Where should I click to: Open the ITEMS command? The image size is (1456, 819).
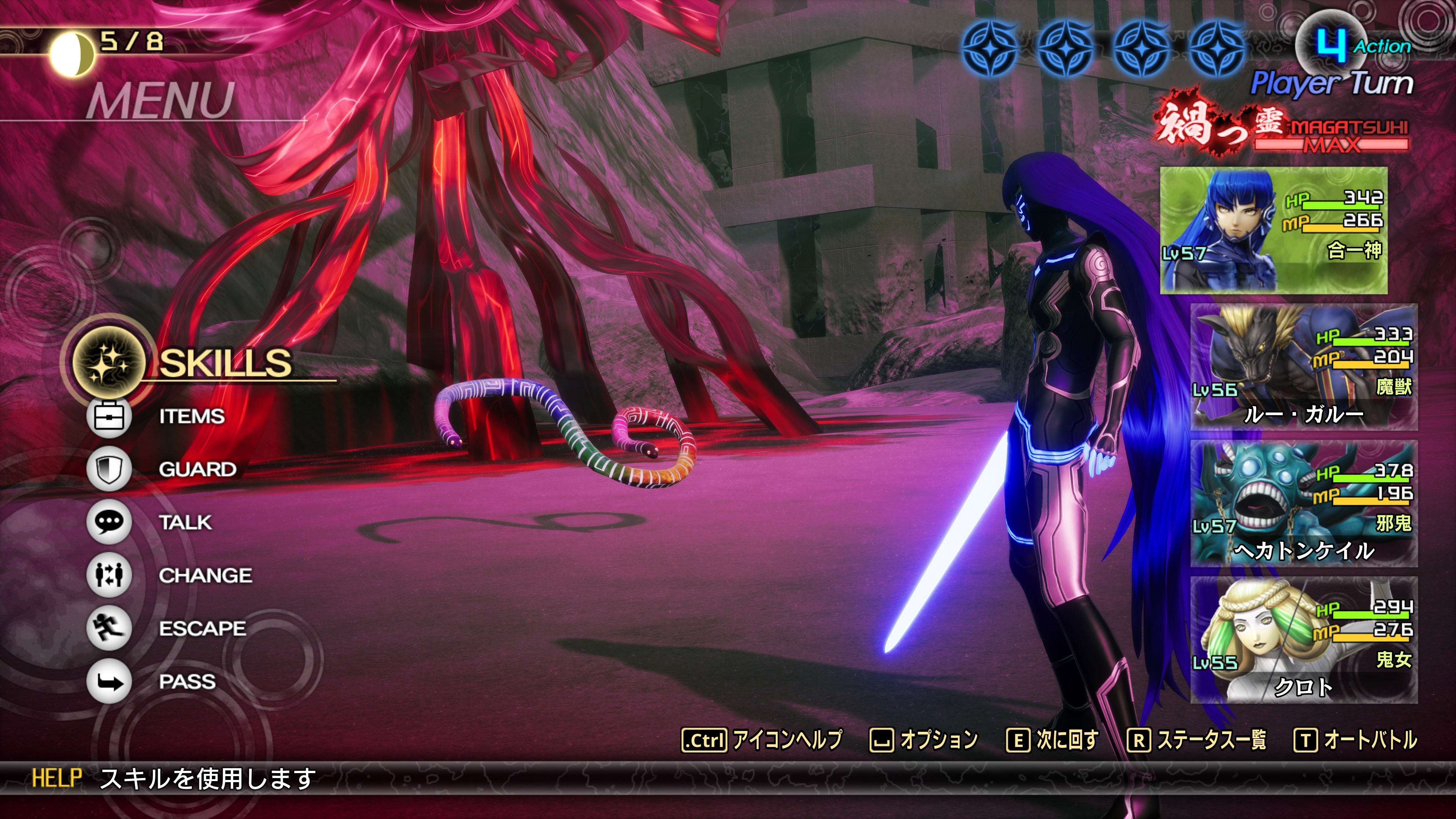(191, 417)
